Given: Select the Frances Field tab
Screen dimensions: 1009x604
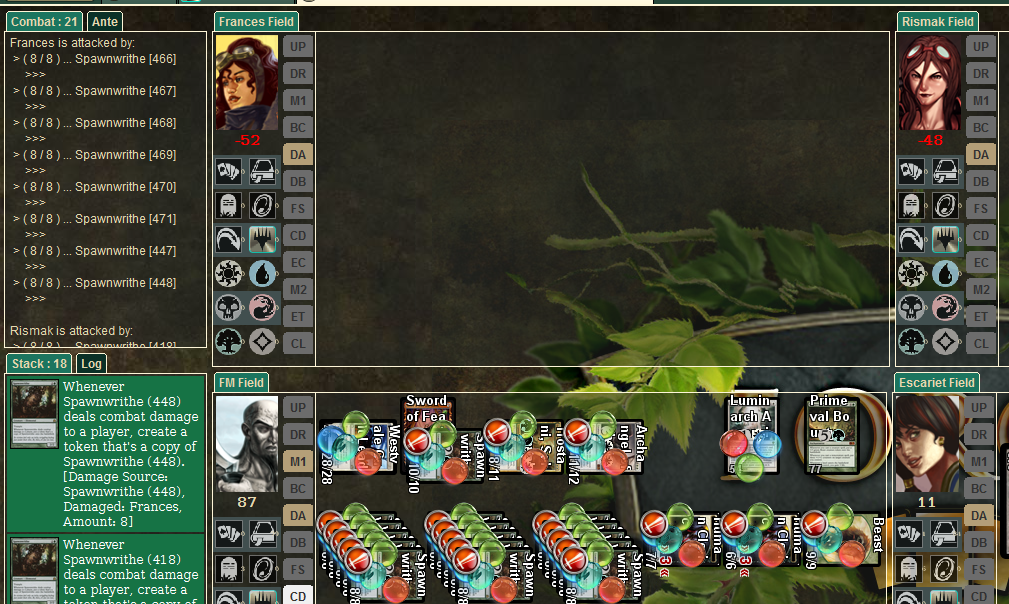Looking at the screenshot, I should pos(256,22).
